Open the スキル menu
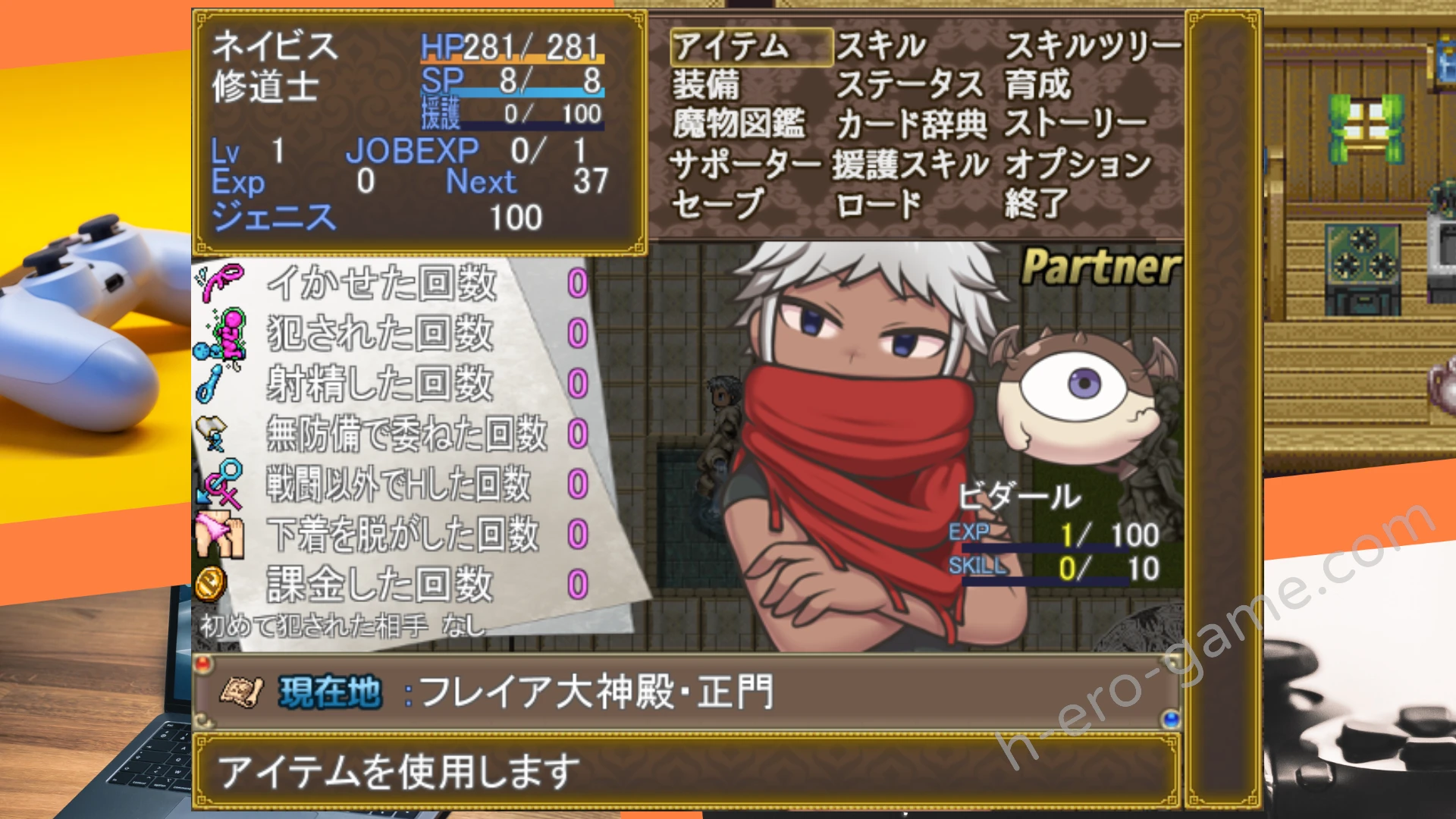 881,47
